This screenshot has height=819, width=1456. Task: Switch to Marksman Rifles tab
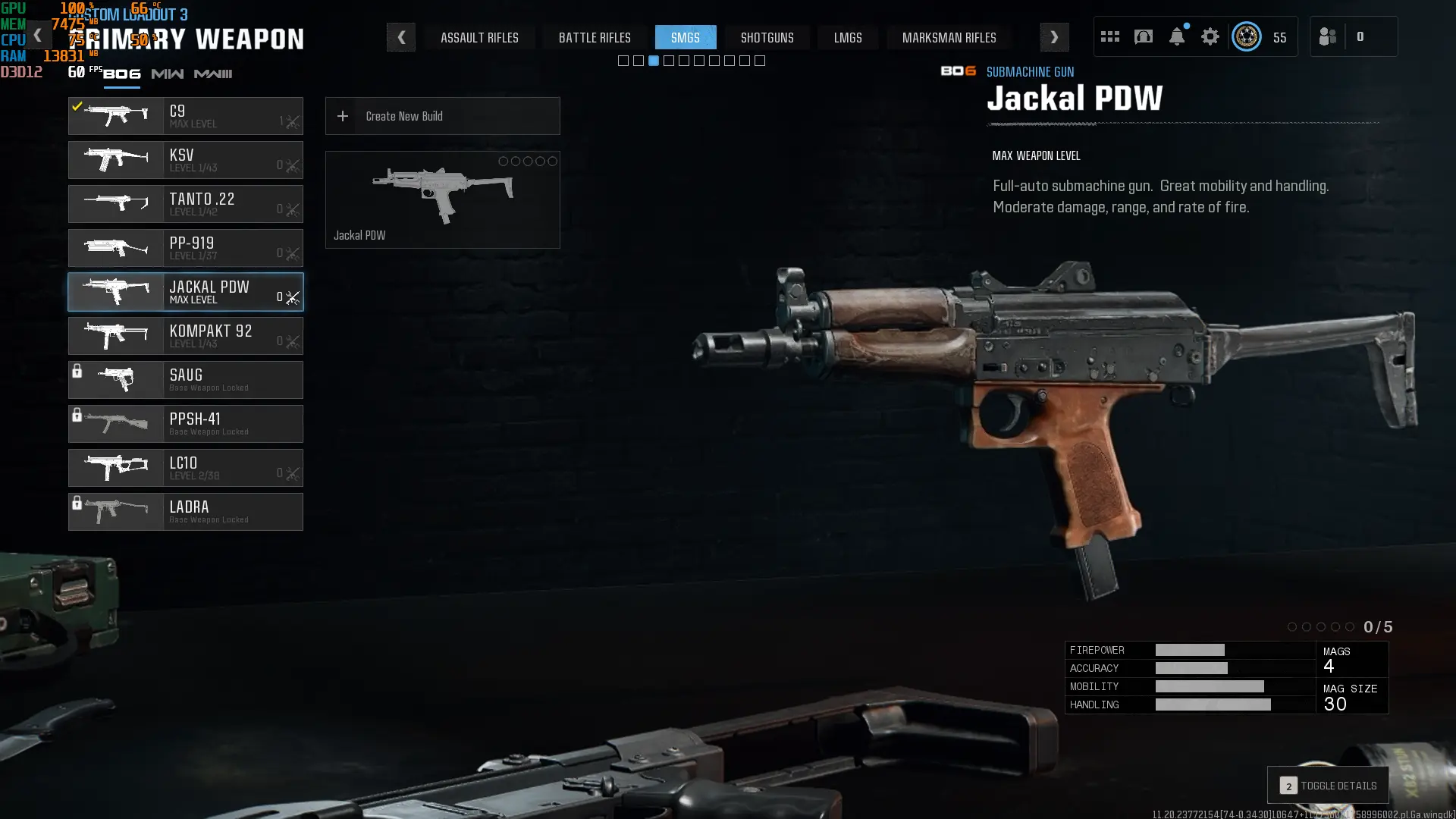949,37
